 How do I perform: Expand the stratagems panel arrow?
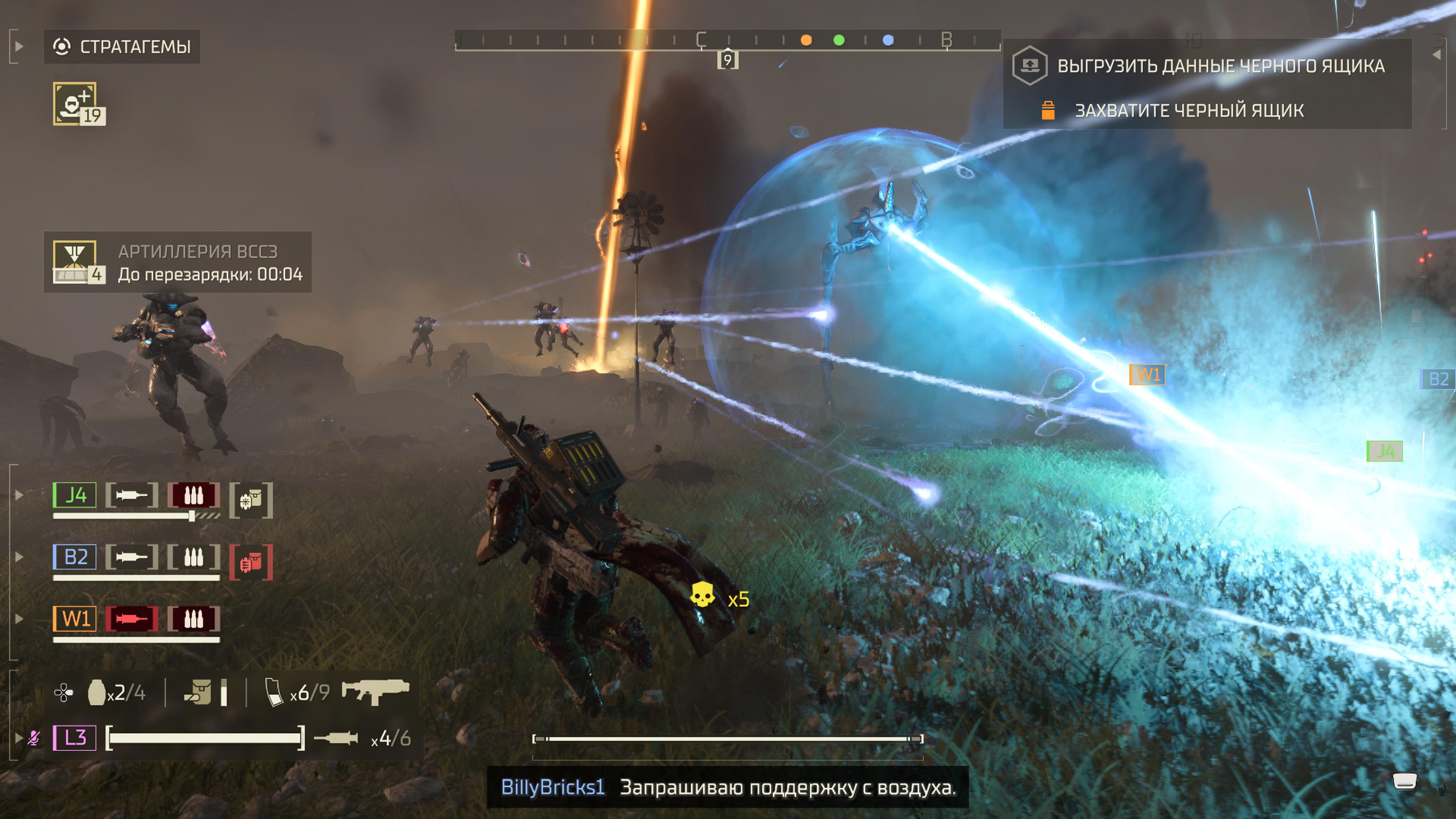pos(18,46)
